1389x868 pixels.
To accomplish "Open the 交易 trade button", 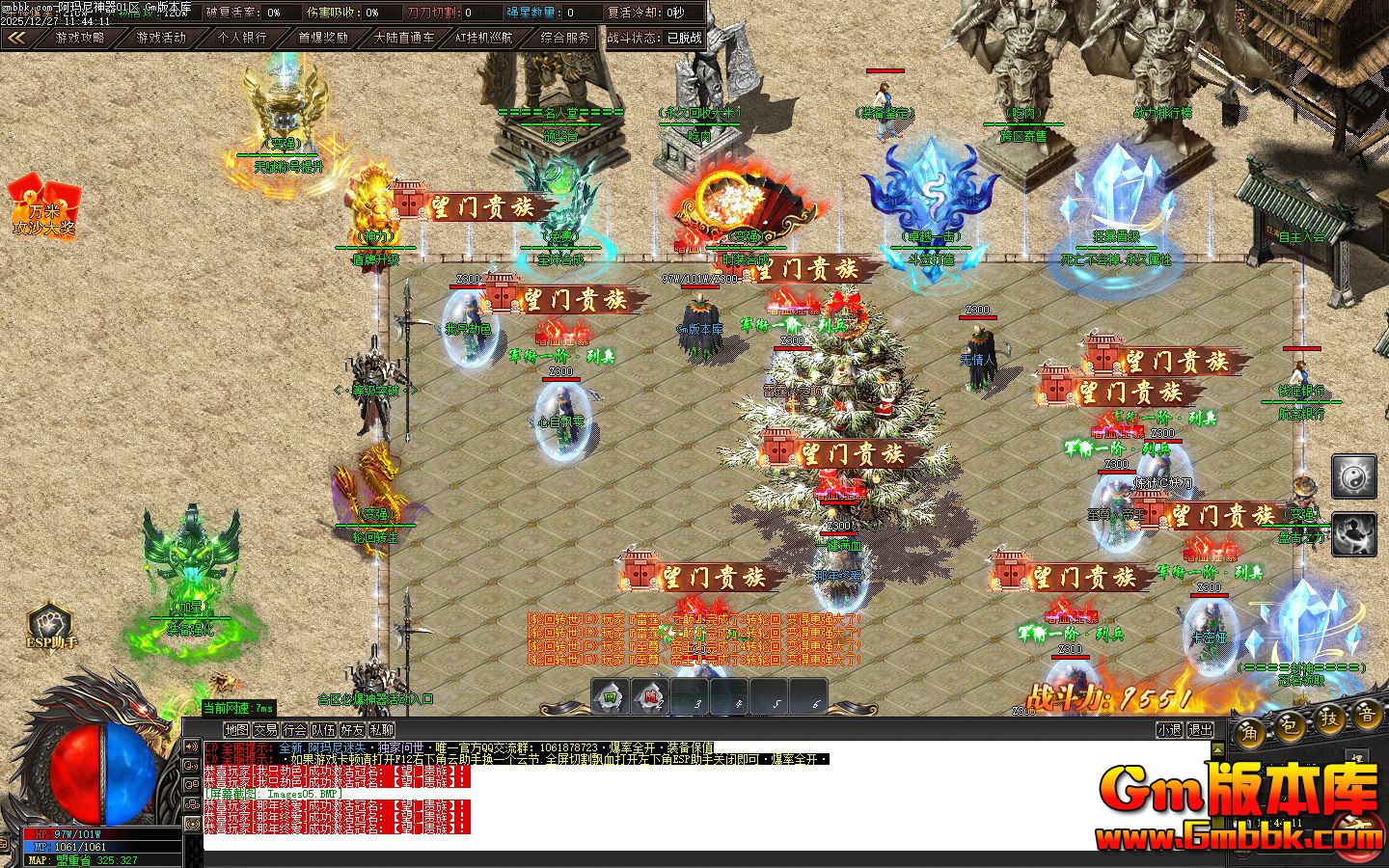I will point(265,730).
